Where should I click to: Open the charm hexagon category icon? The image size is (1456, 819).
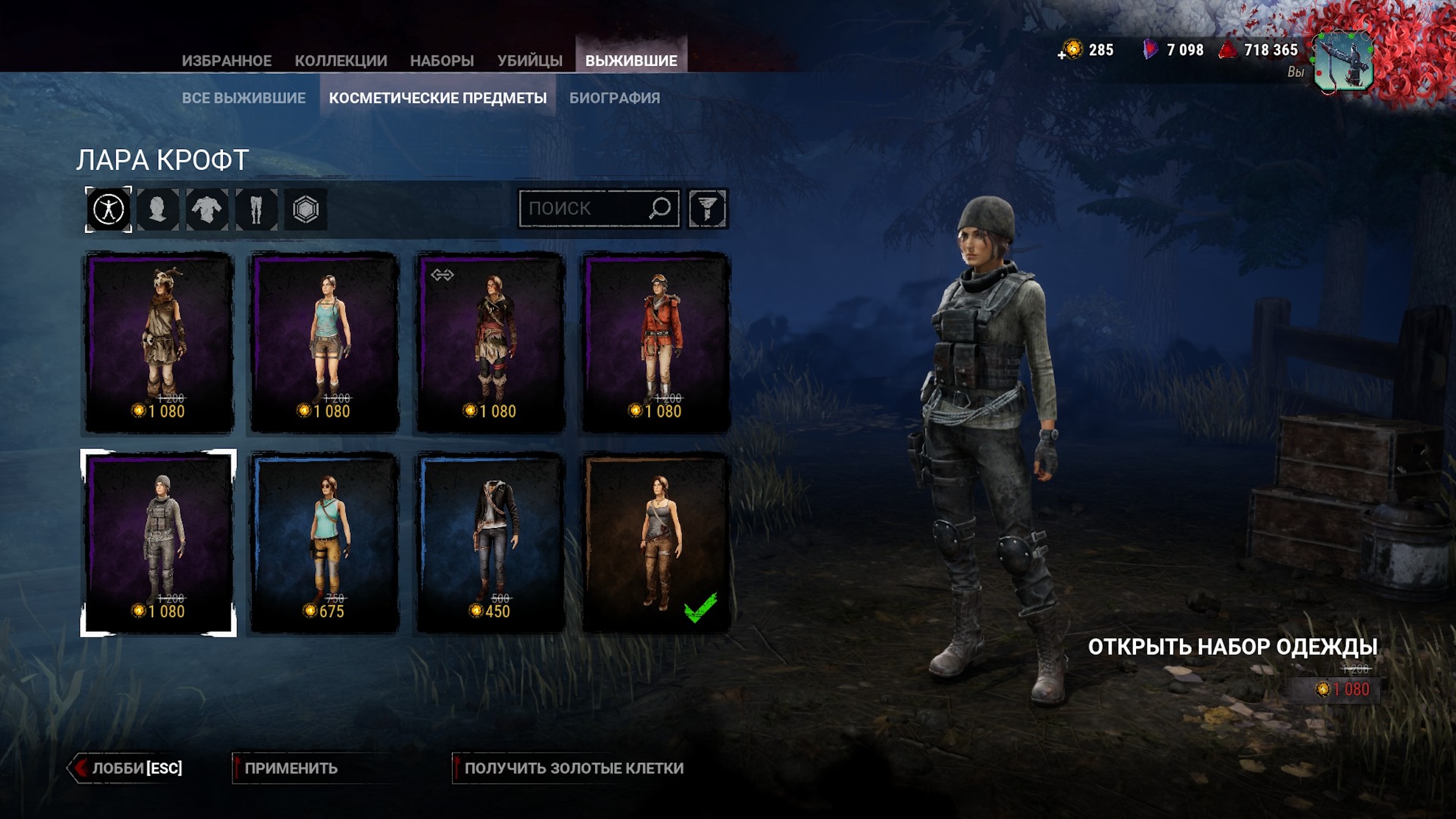pyautogui.click(x=306, y=209)
